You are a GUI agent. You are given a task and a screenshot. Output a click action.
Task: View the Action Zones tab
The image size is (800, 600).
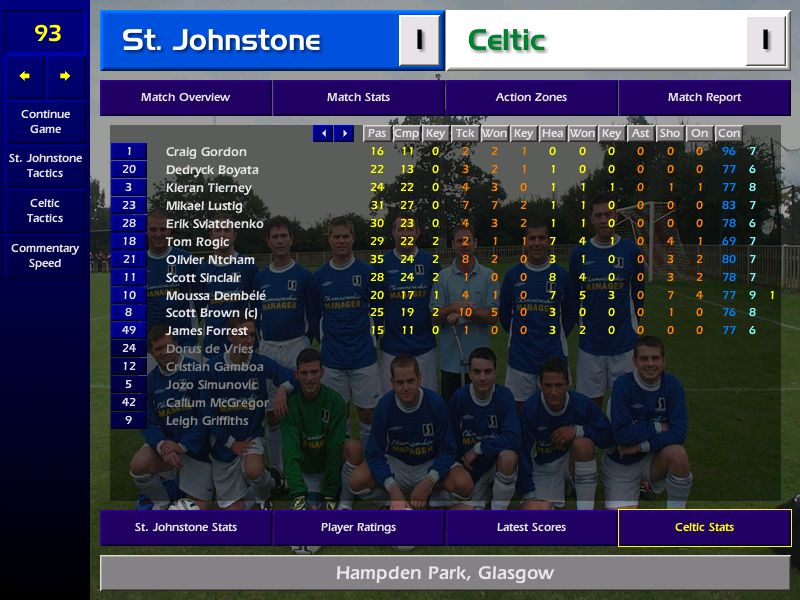(x=531, y=98)
